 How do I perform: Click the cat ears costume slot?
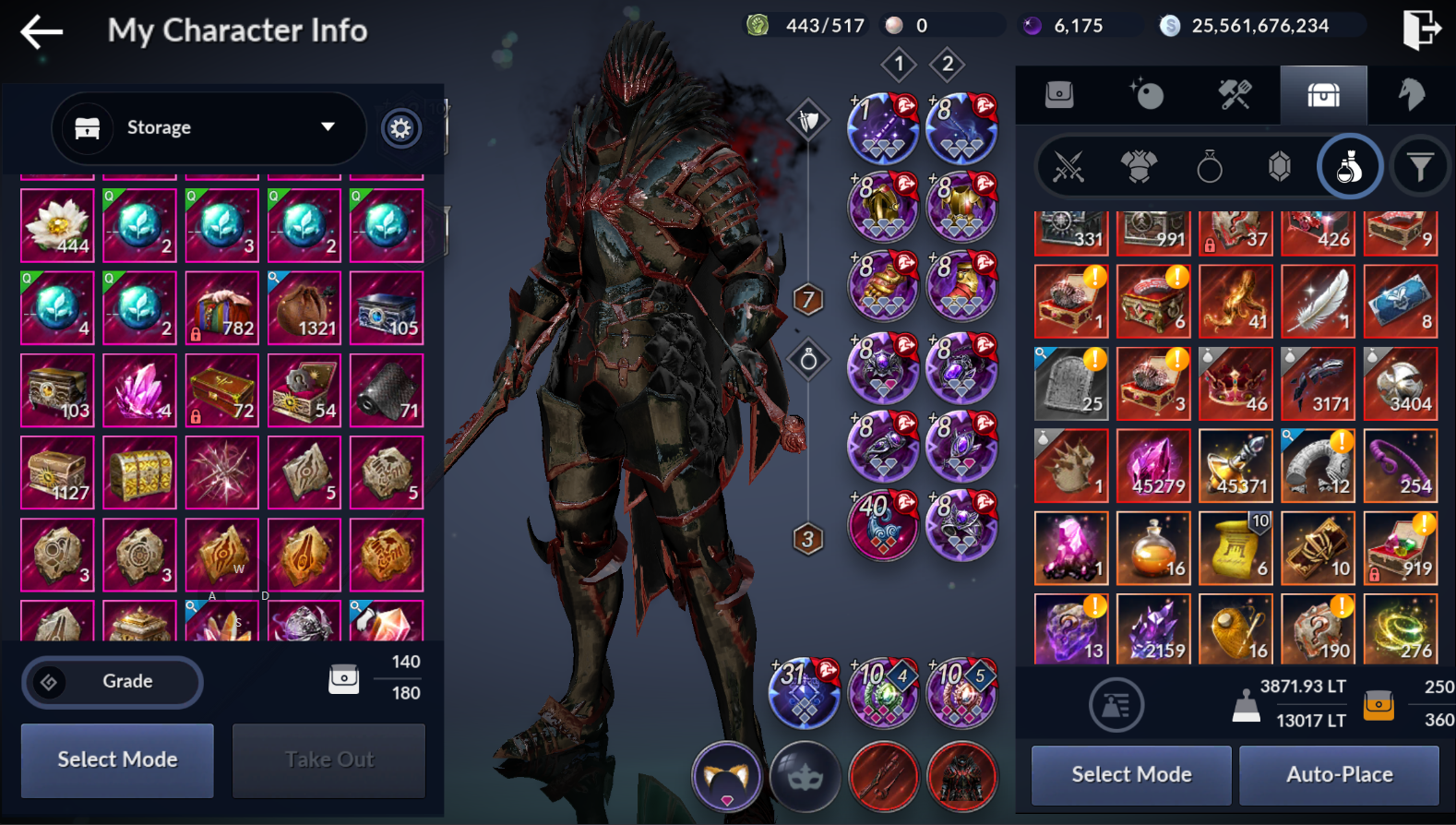pyautogui.click(x=727, y=777)
